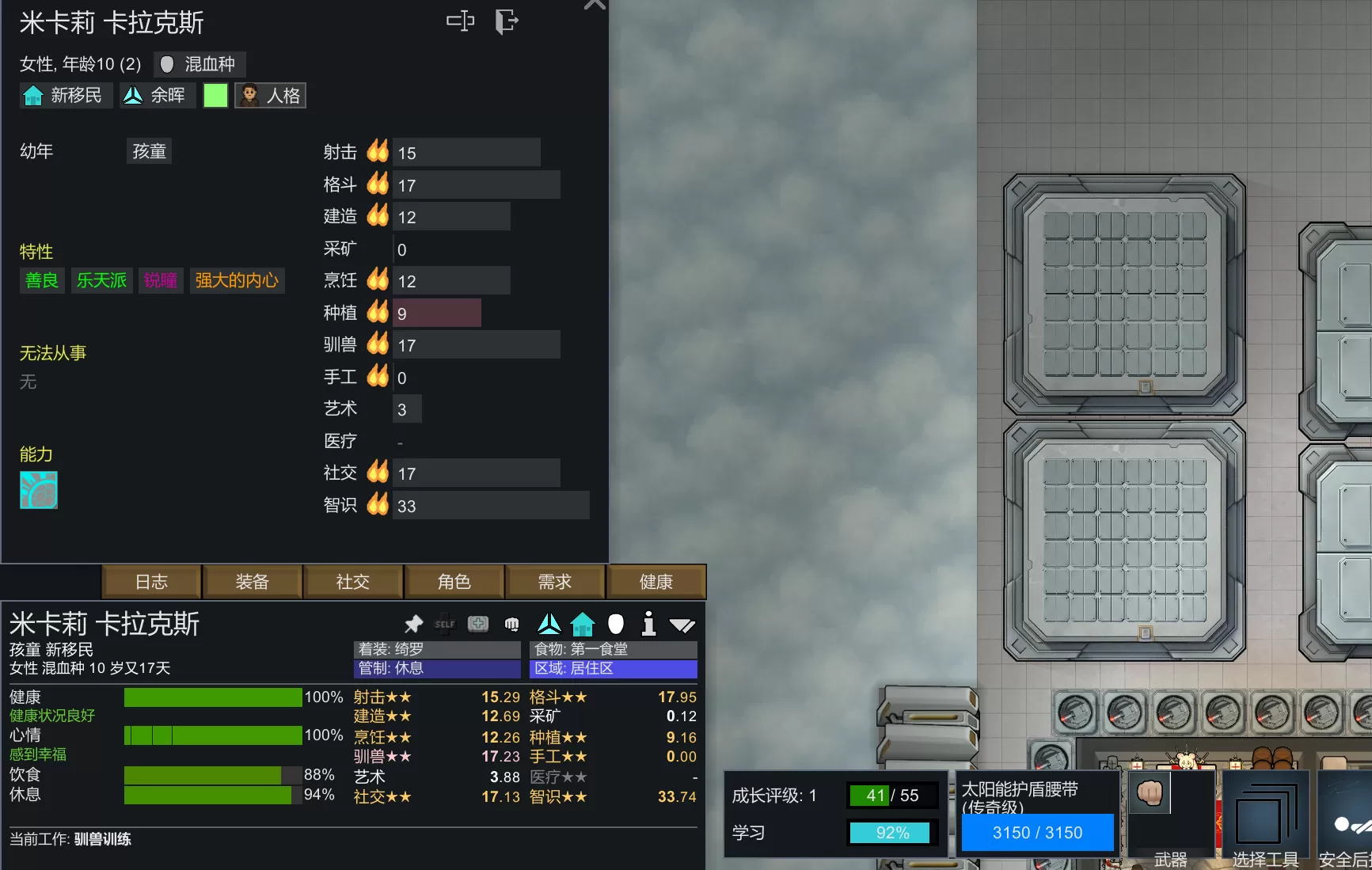The height and width of the screenshot is (870, 1372).
Task: Click the cyan ability icon under 能力
Action: [x=39, y=490]
